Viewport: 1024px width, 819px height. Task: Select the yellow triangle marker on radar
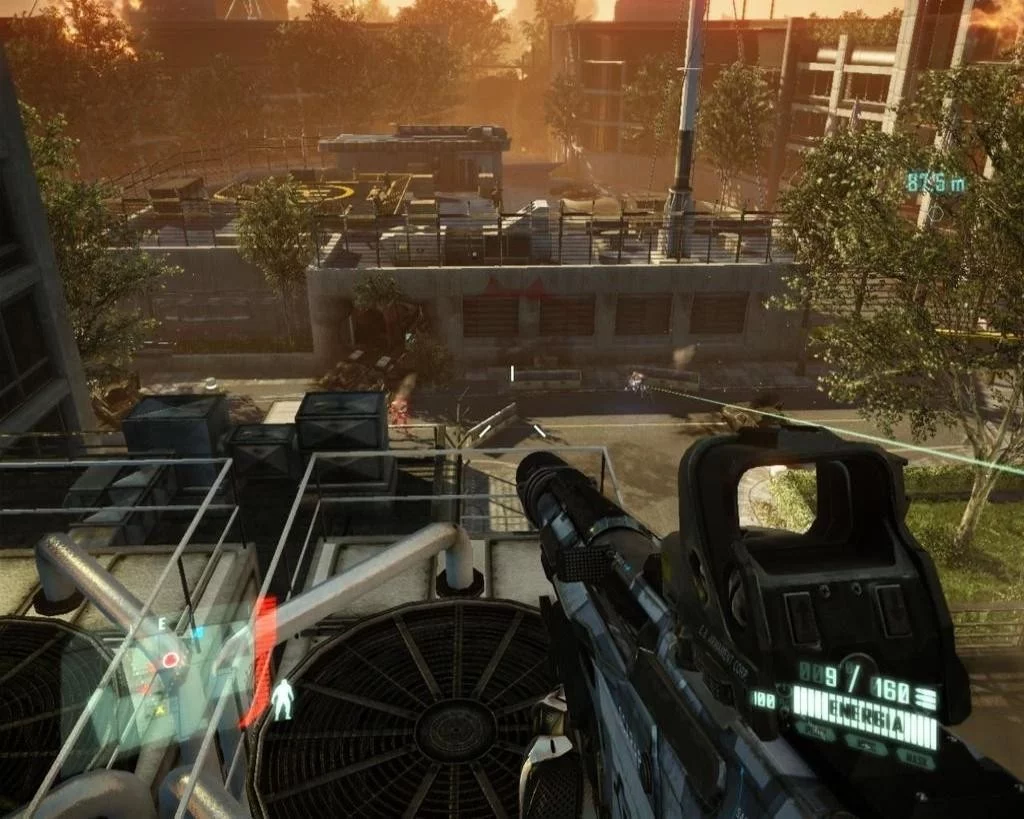pos(162,708)
